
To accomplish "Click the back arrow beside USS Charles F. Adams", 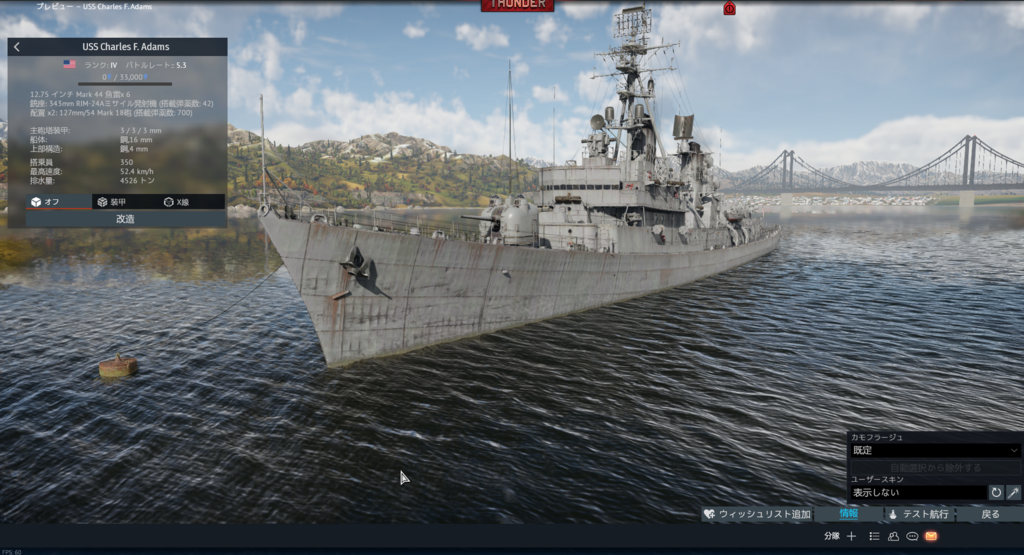I will (x=17, y=47).
